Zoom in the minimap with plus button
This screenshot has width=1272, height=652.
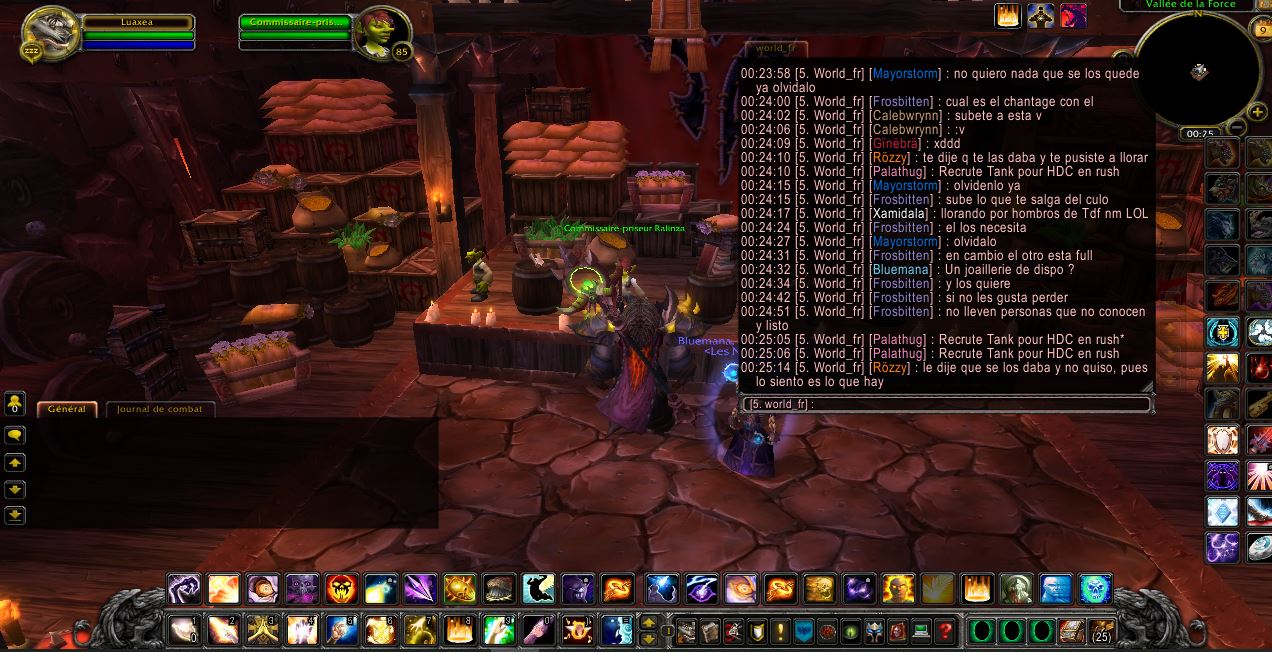(1258, 112)
